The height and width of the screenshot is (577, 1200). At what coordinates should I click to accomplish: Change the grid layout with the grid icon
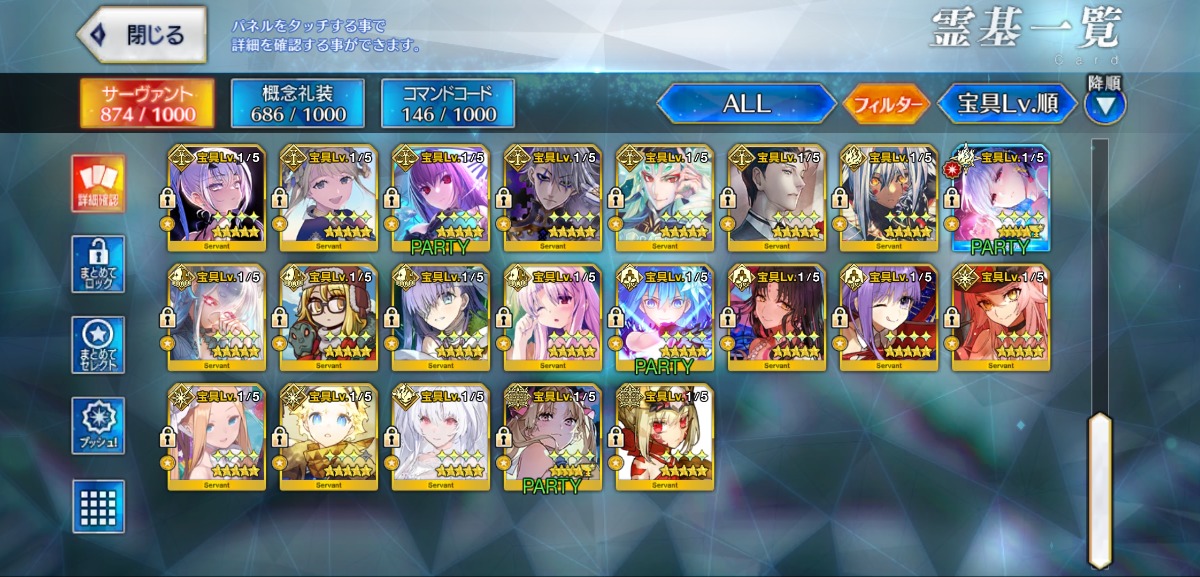(x=99, y=506)
